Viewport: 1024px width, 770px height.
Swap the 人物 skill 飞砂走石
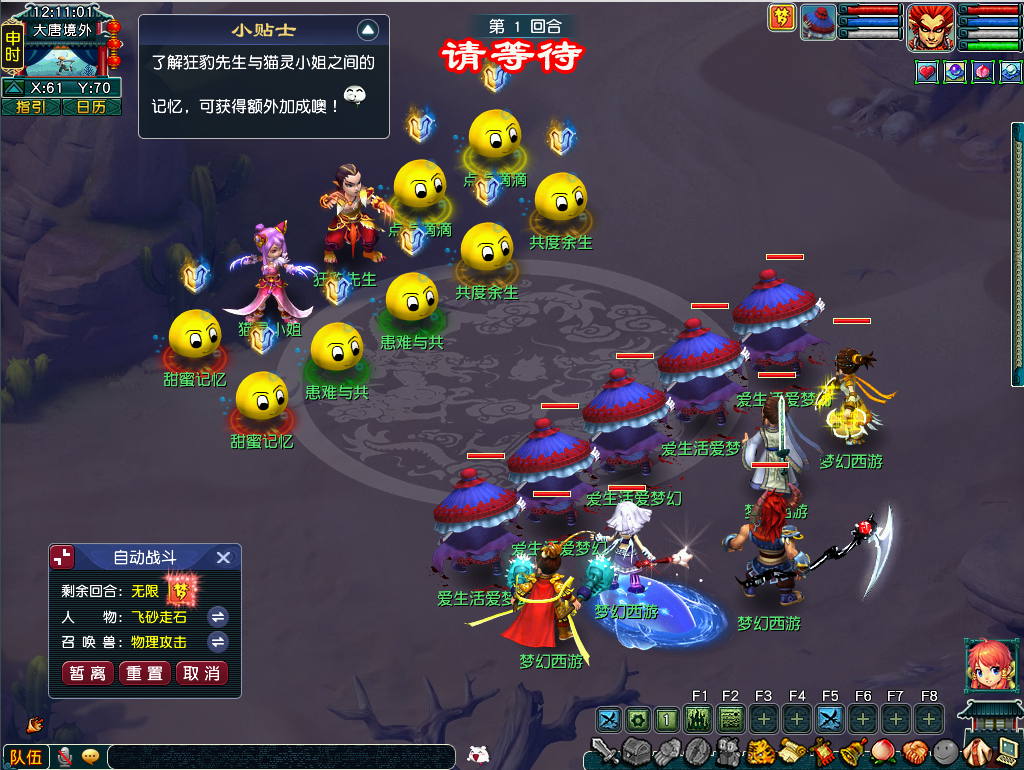pos(218,617)
